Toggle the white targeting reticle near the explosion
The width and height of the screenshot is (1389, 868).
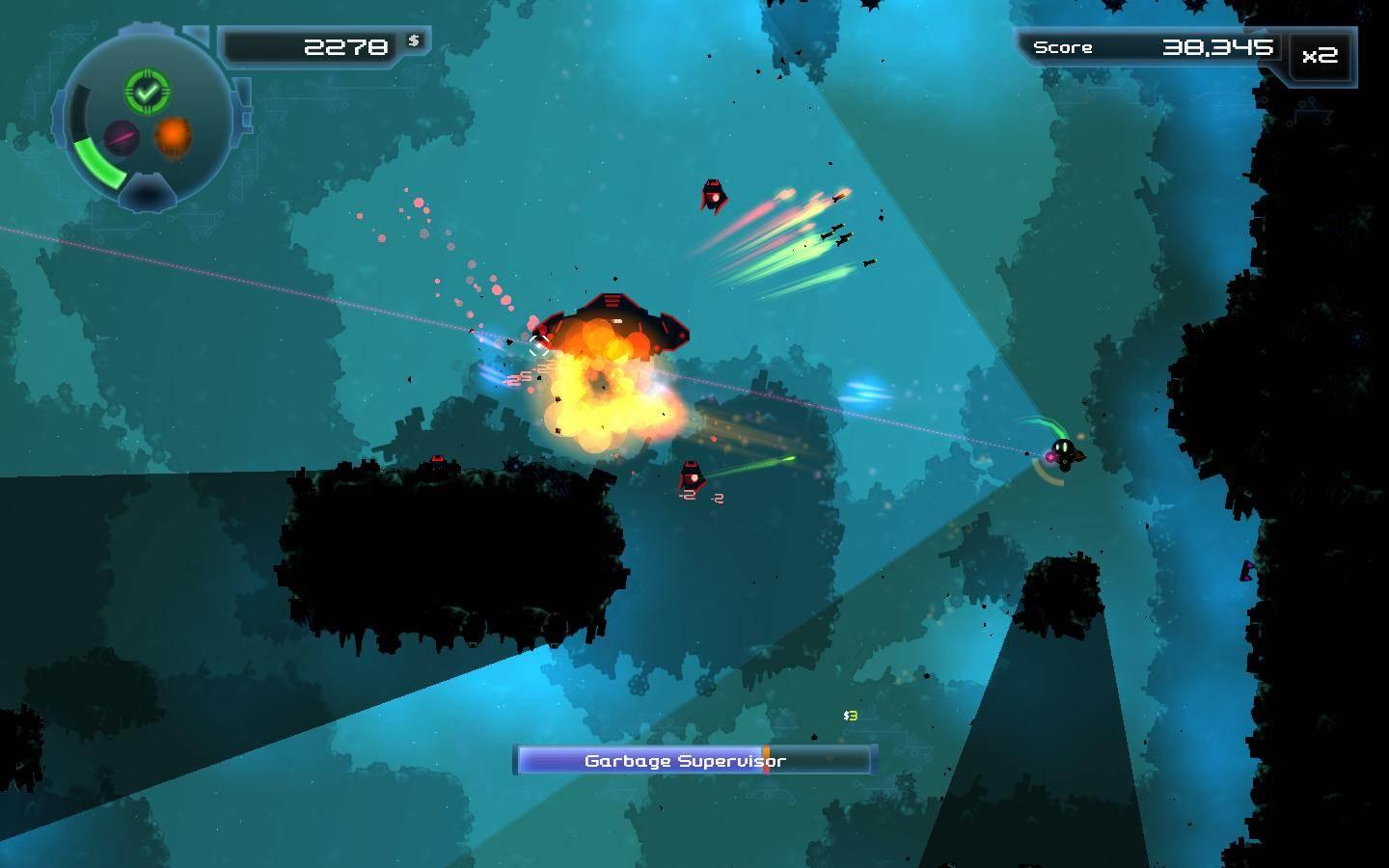tap(538, 346)
